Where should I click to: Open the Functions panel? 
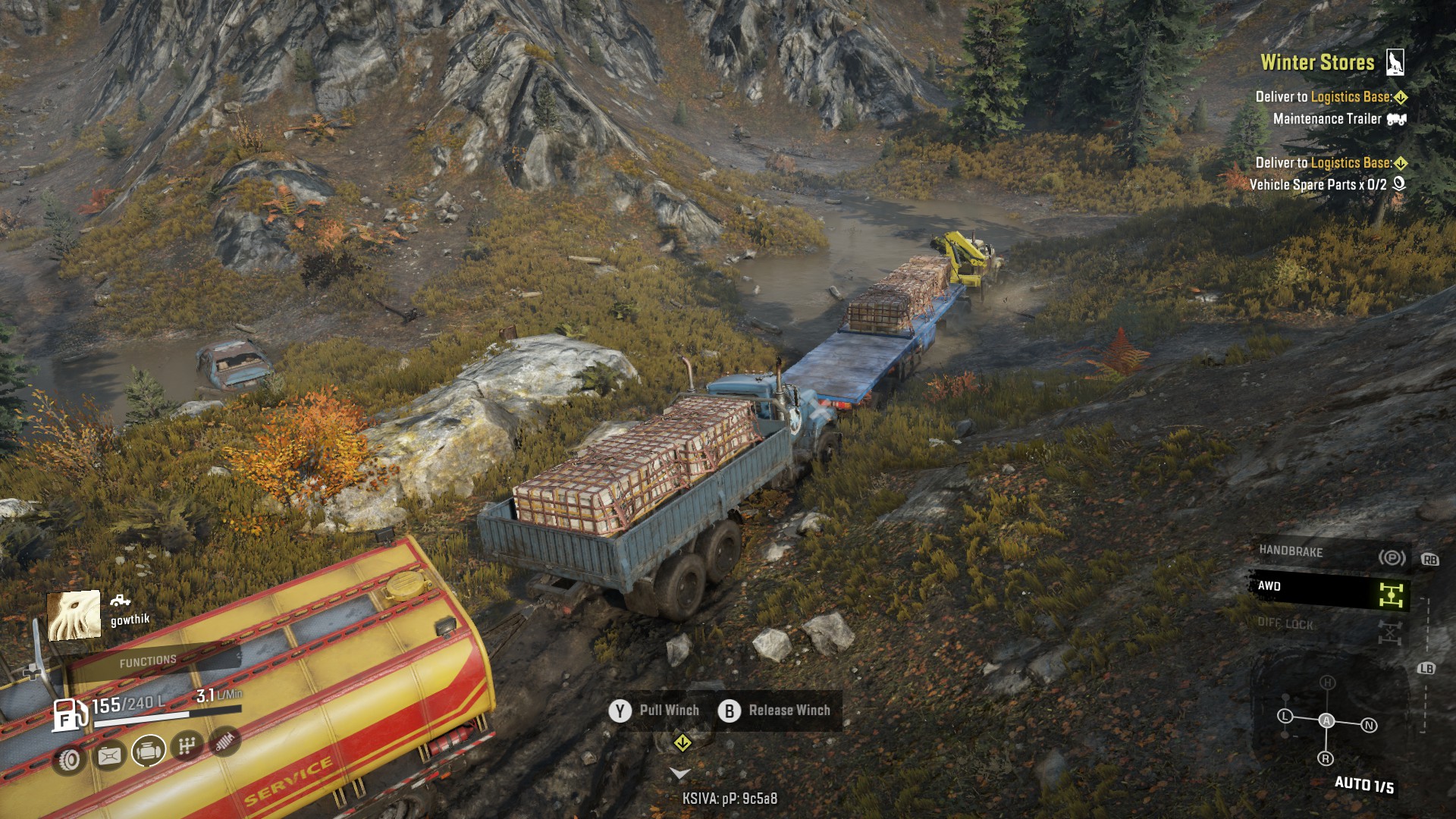[148, 661]
